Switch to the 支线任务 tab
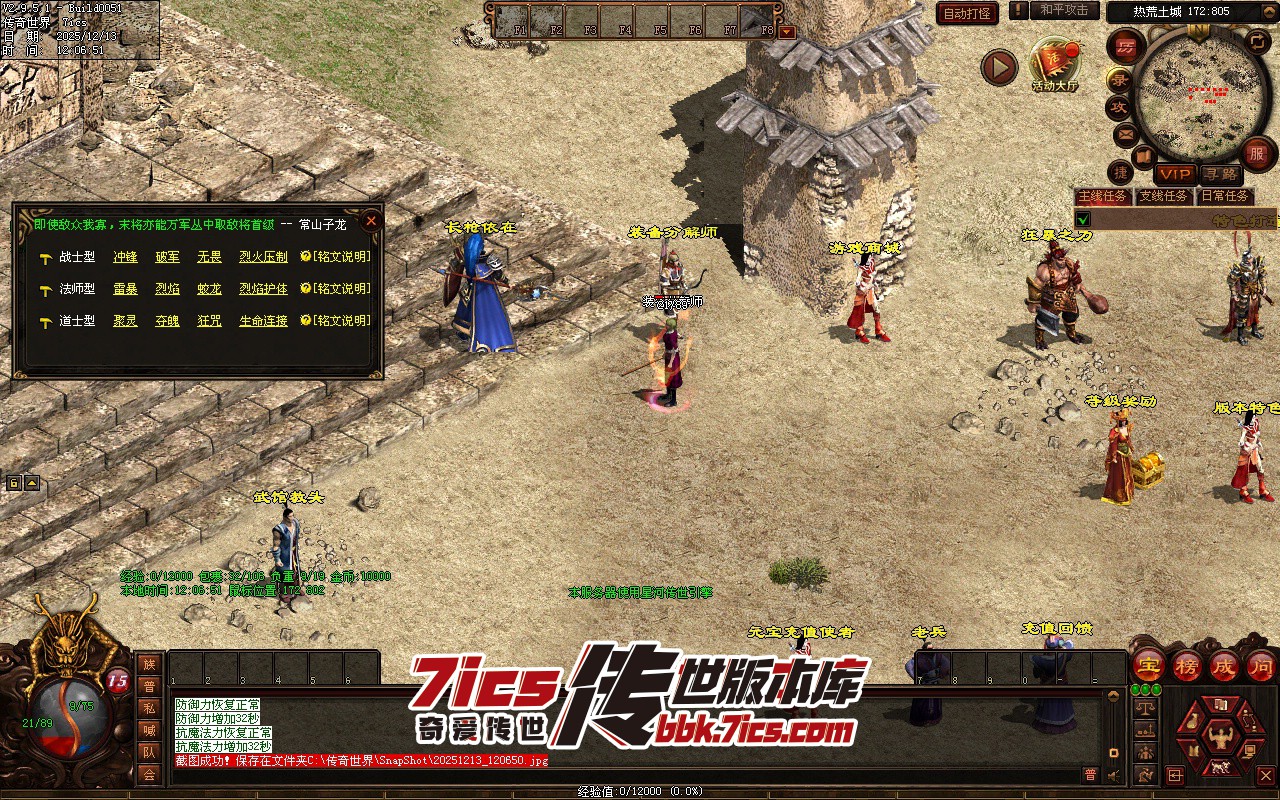The height and width of the screenshot is (800, 1280). tap(1163, 197)
